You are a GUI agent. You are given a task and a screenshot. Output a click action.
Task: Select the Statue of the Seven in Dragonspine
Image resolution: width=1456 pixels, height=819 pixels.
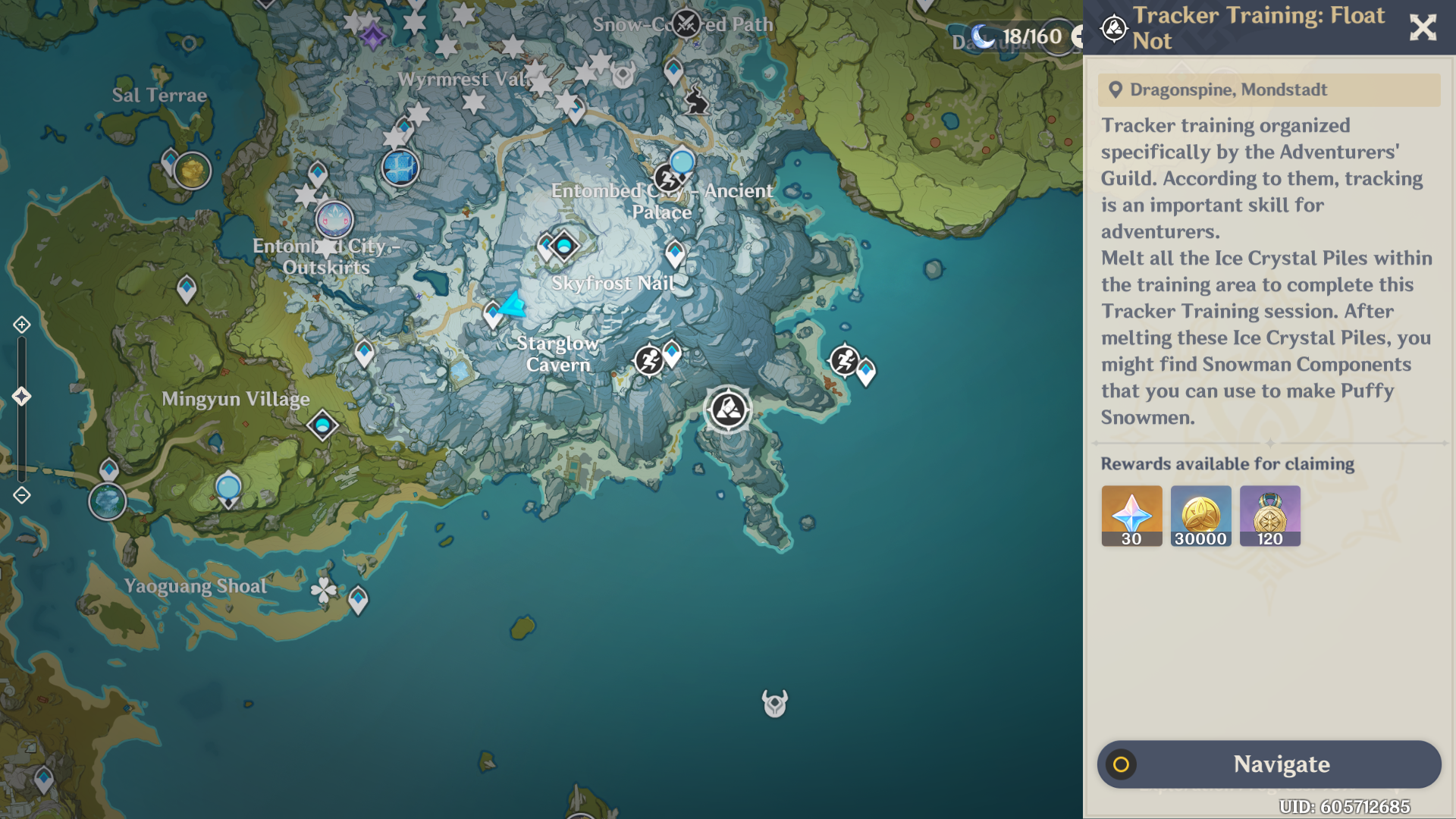tap(400, 168)
